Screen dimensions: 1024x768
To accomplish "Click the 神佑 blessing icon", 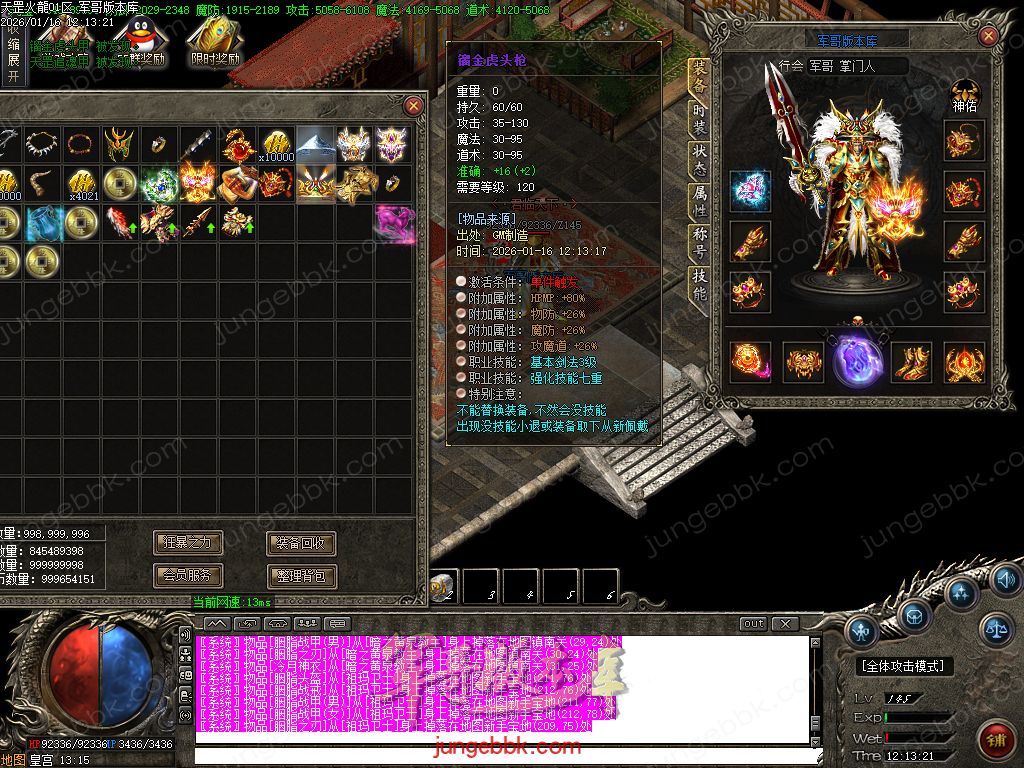I will tap(964, 95).
